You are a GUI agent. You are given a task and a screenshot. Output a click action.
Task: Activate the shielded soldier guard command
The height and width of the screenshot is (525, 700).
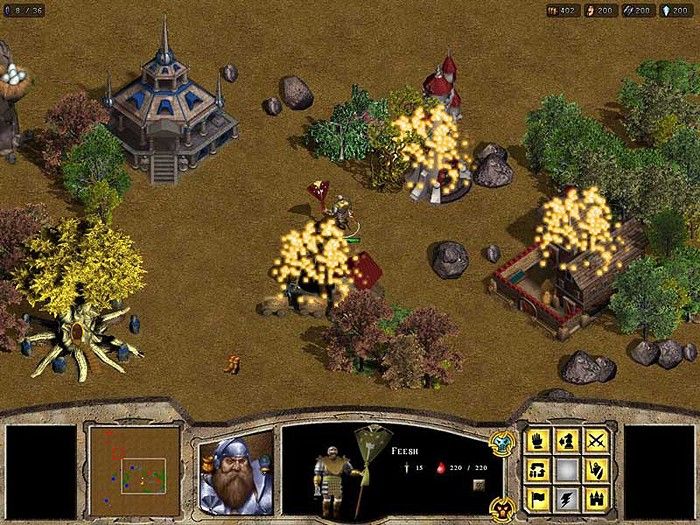click(598, 469)
